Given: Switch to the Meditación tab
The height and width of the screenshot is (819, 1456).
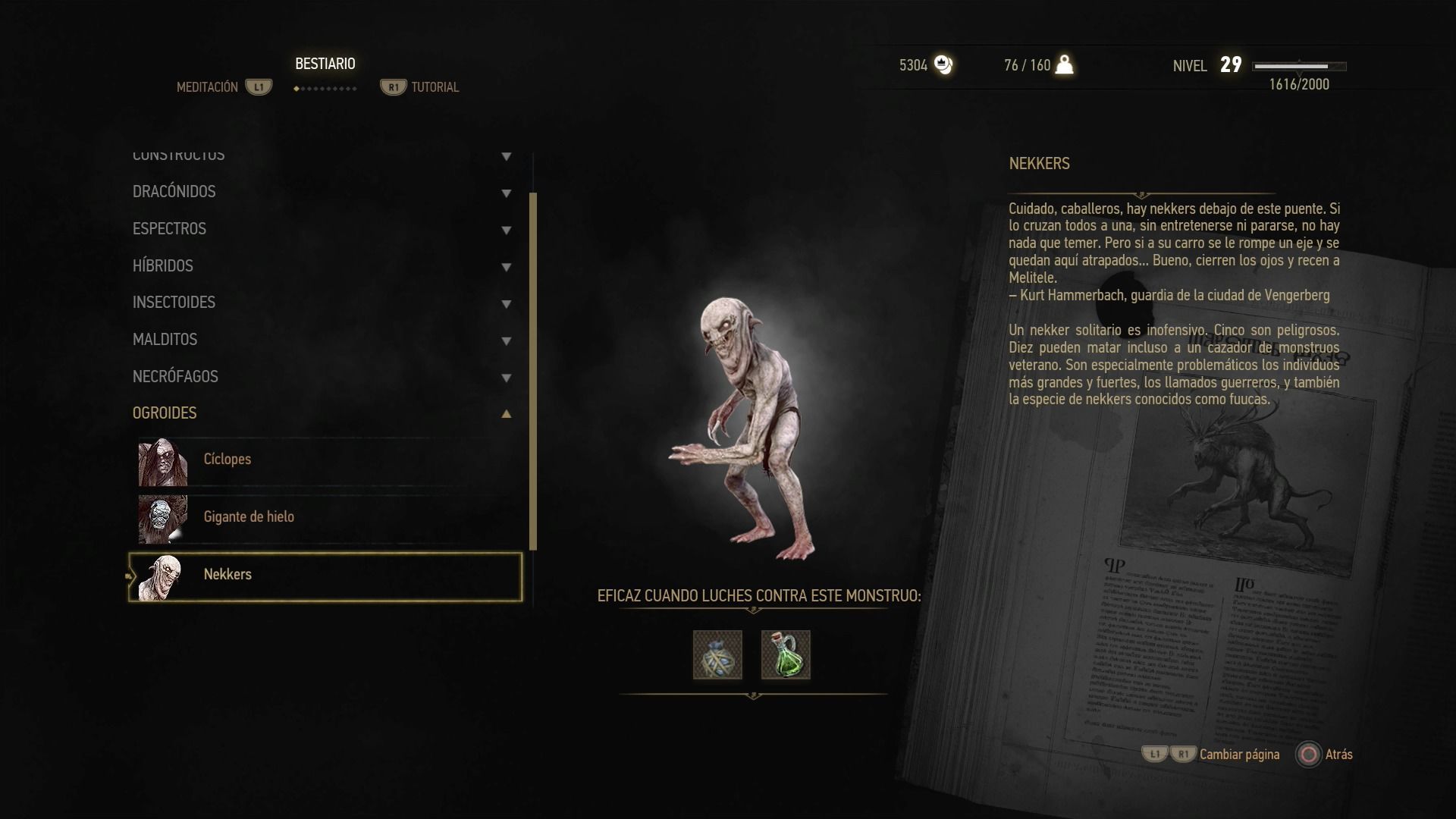Looking at the screenshot, I should (x=208, y=87).
